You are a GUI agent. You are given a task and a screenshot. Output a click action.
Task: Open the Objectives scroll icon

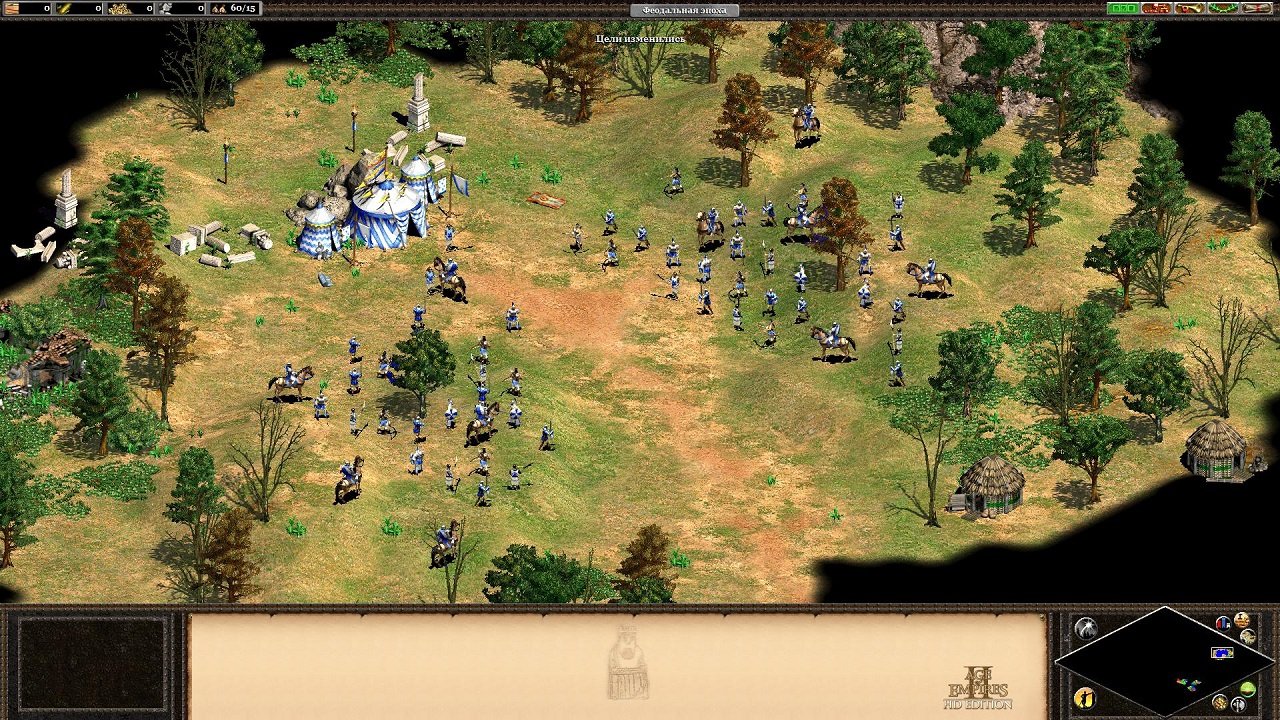point(1255,8)
